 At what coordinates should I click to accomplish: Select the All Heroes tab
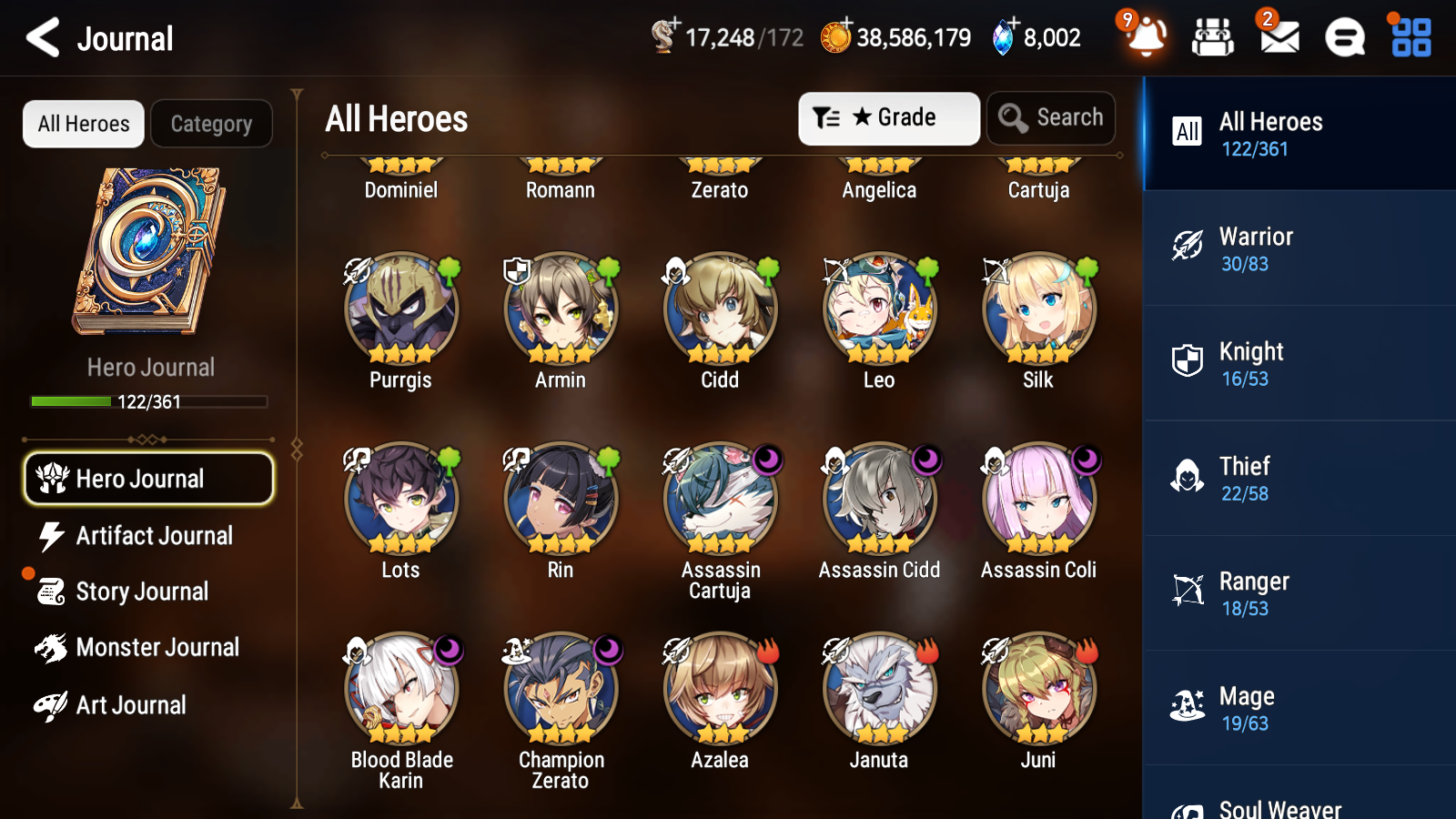pyautogui.click(x=83, y=124)
